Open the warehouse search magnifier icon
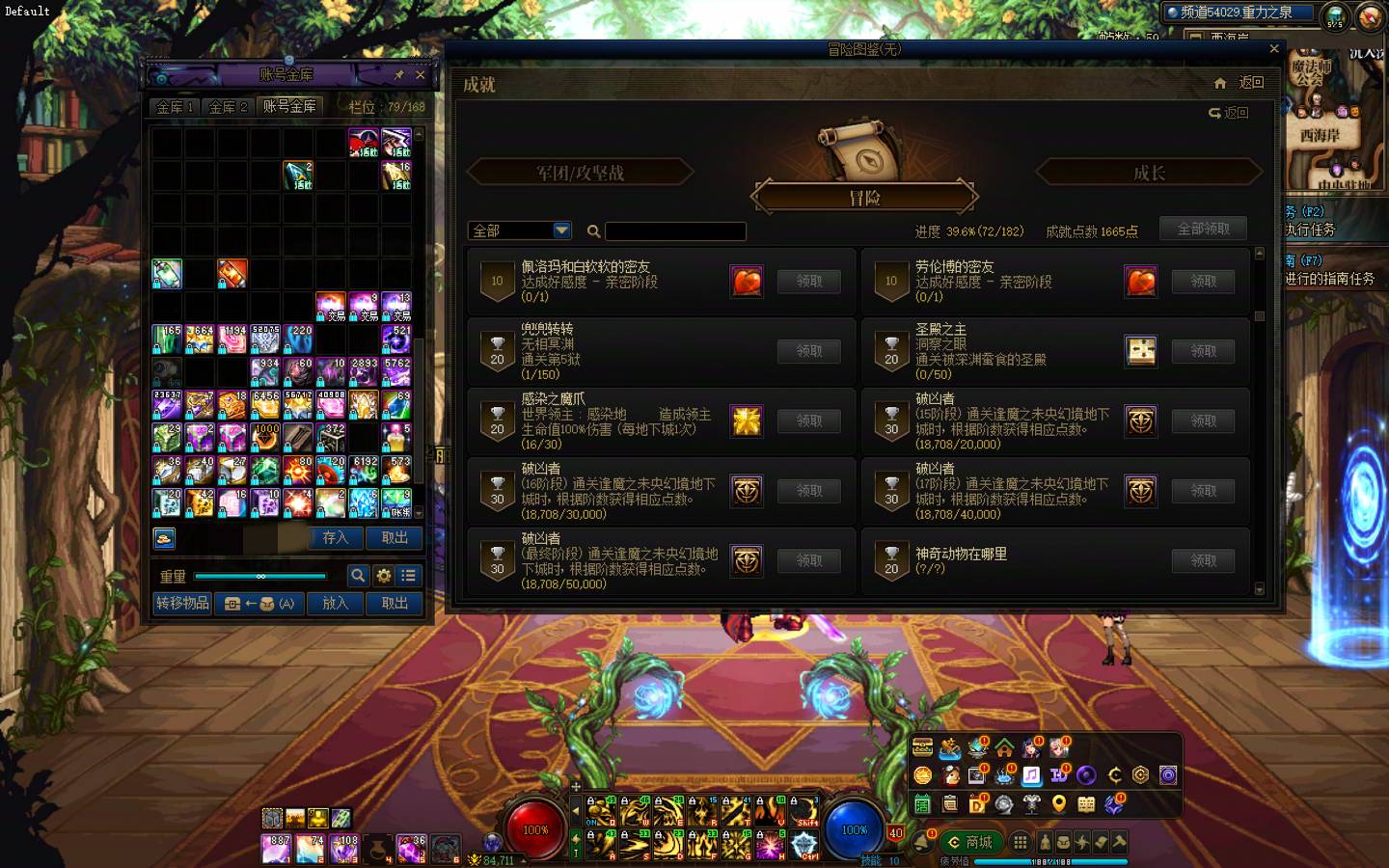 coord(358,576)
